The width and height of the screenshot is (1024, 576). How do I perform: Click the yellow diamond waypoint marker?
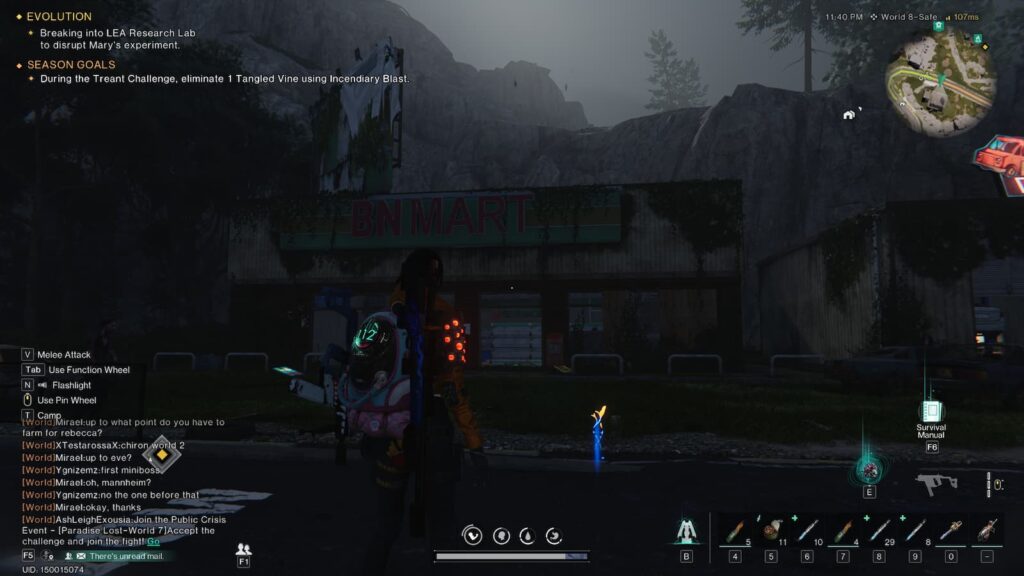point(160,456)
